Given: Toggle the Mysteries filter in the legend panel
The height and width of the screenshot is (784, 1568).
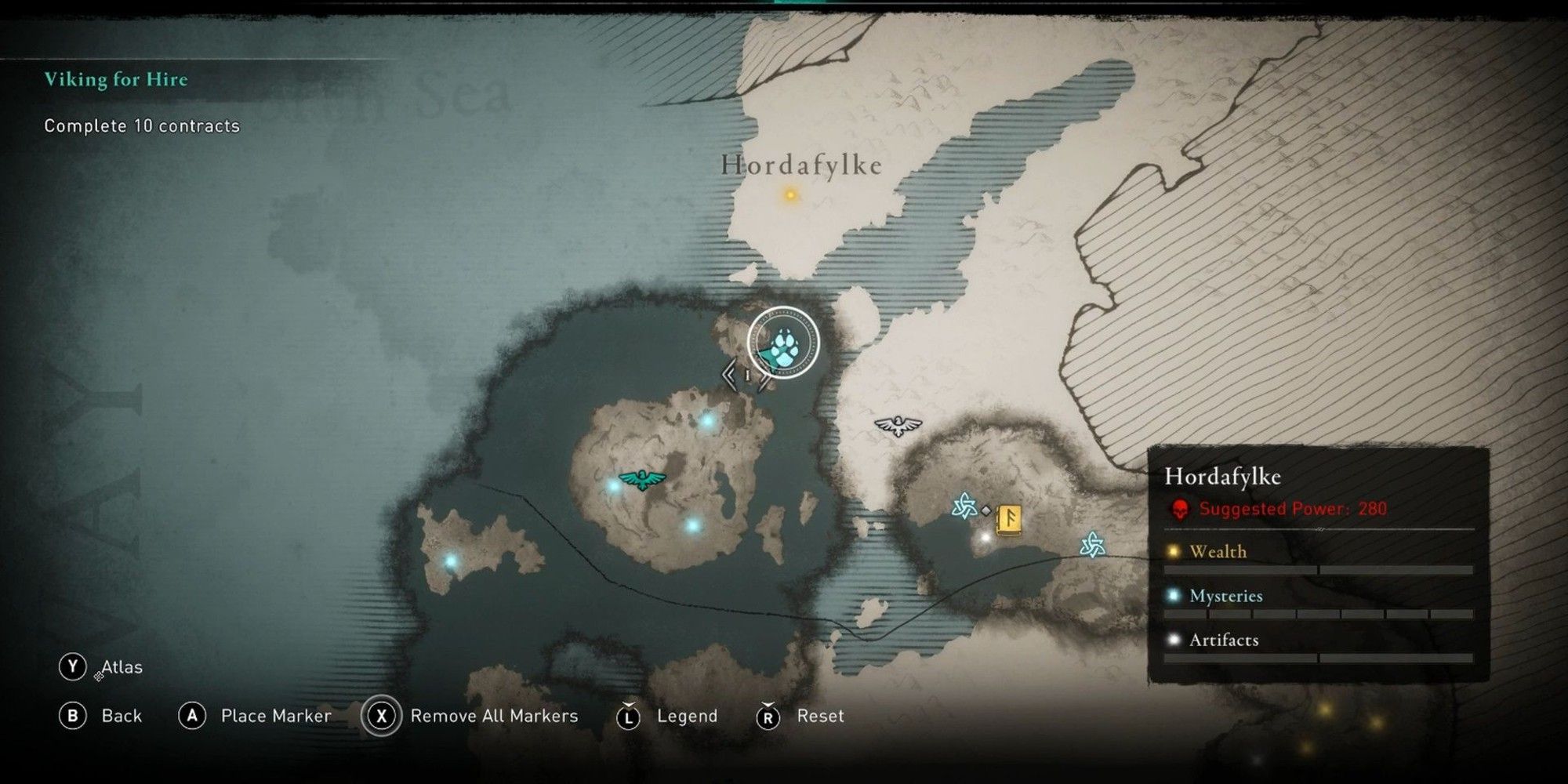Looking at the screenshot, I should [1227, 596].
